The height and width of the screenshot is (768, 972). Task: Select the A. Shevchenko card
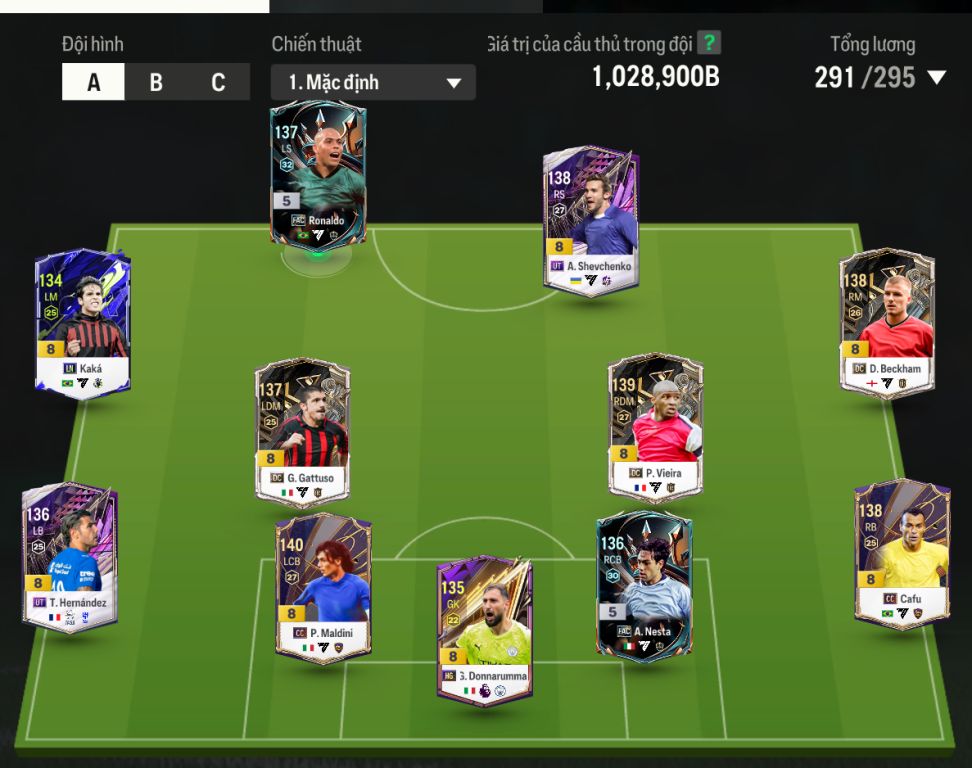point(591,220)
